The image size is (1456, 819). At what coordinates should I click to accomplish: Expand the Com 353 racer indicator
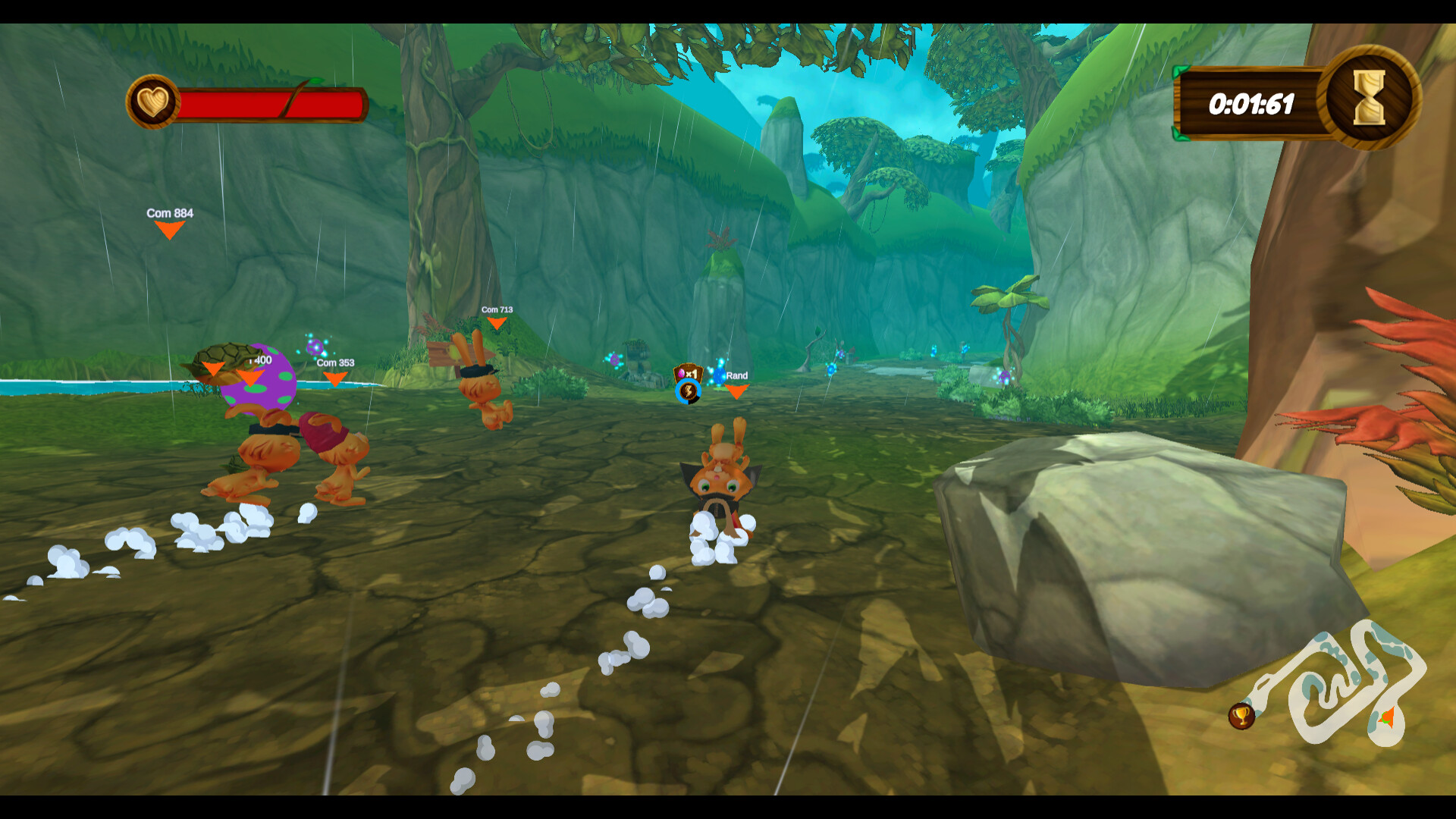tap(334, 378)
